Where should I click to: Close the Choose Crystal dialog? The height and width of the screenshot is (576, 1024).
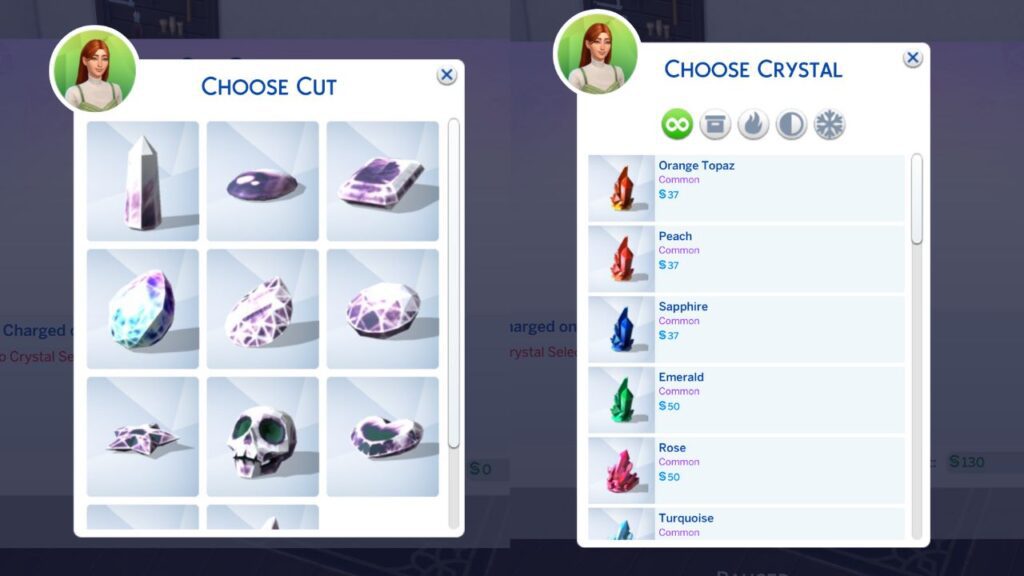[913, 59]
